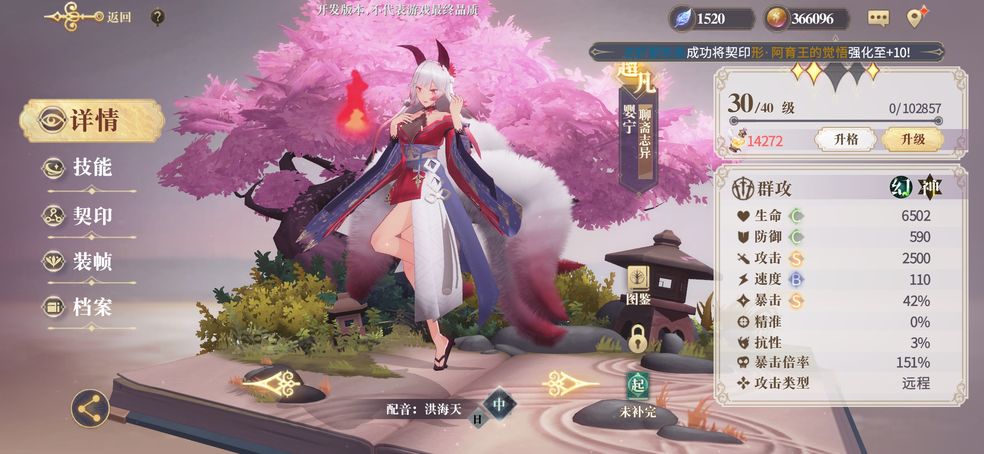
Task: Click the blue feather currency counter
Action: click(712, 18)
